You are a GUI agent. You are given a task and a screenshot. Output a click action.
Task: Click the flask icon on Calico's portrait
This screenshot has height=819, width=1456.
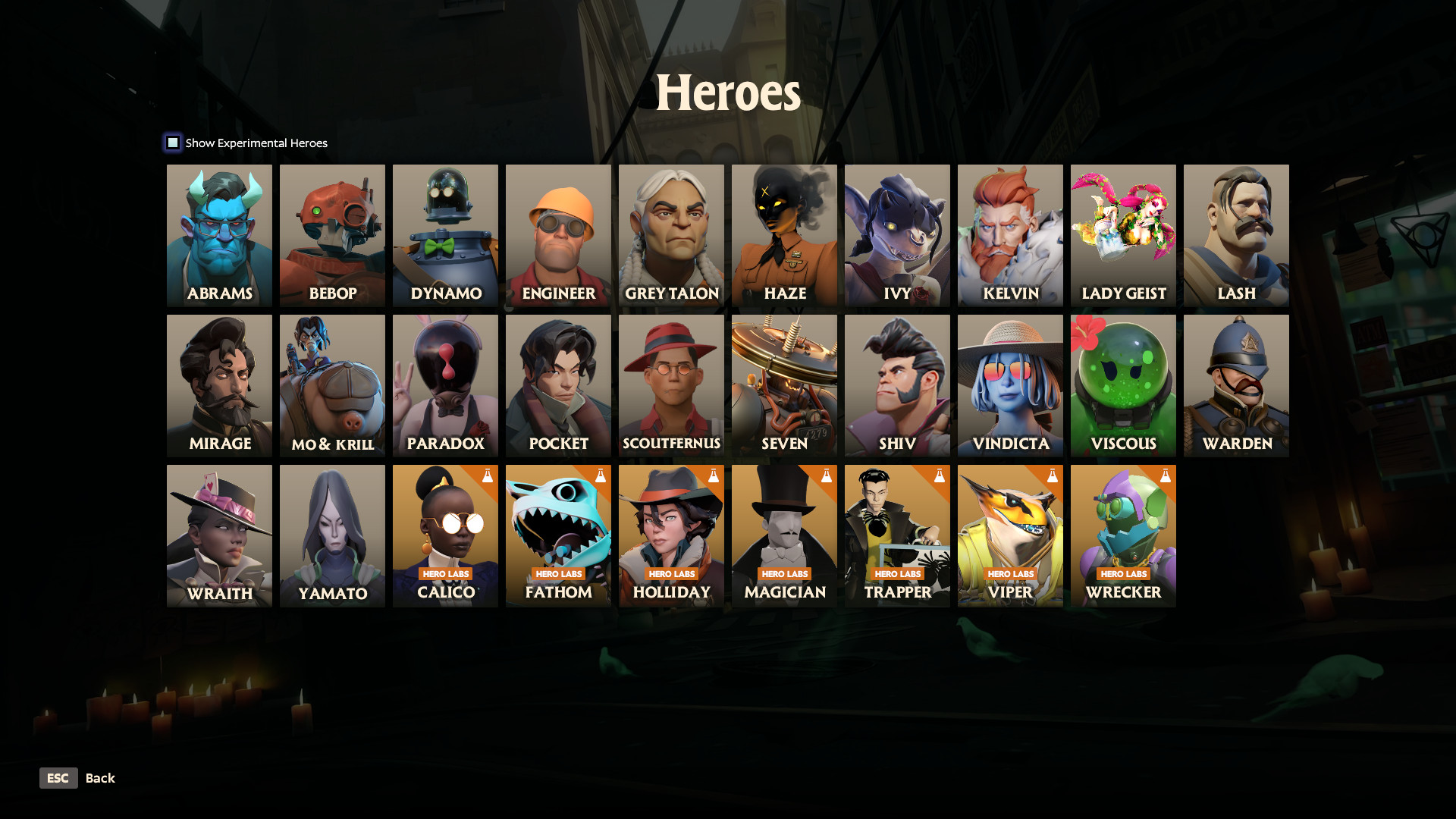[x=488, y=477]
